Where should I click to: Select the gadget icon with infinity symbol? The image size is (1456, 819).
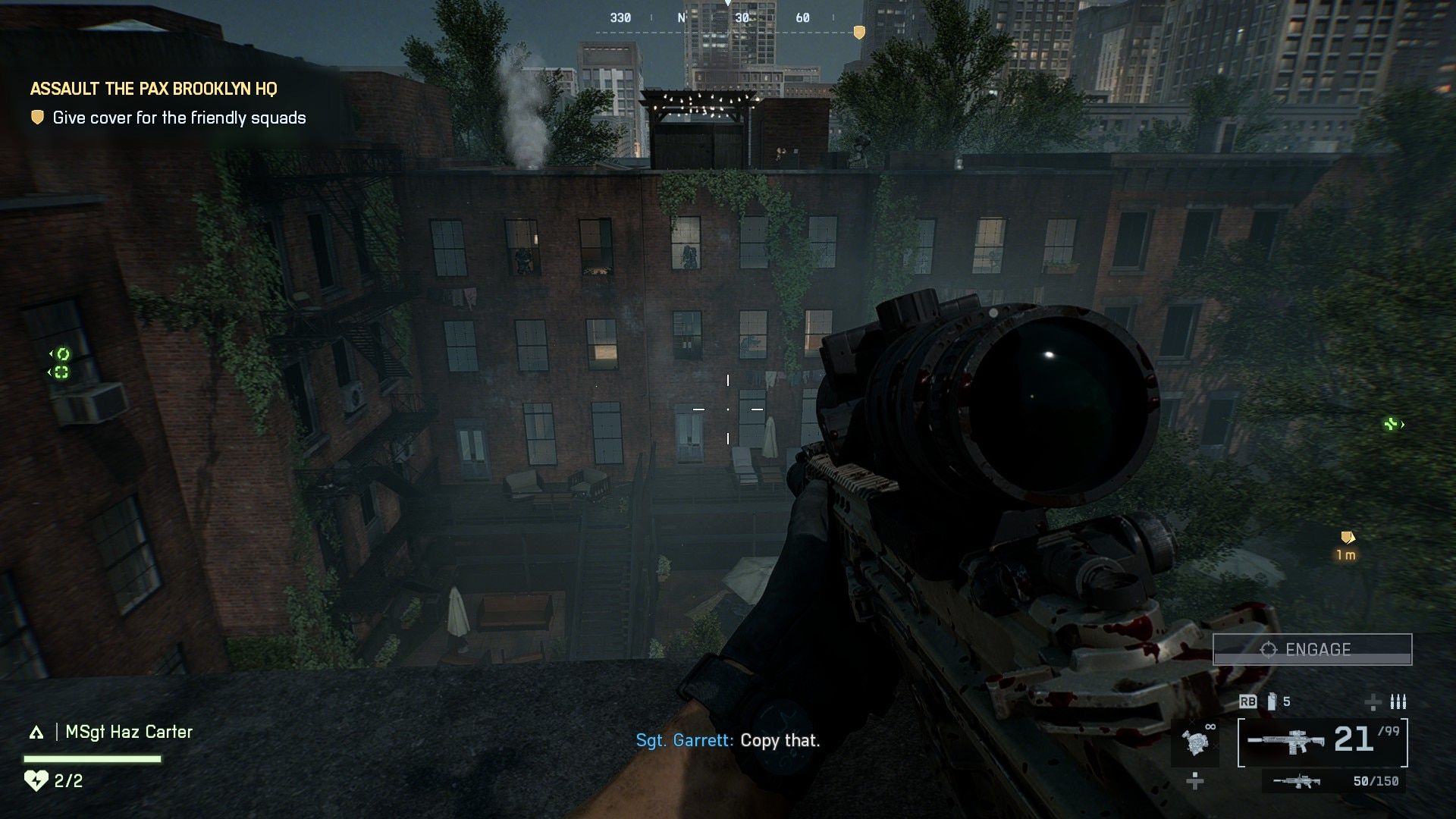(x=1196, y=742)
